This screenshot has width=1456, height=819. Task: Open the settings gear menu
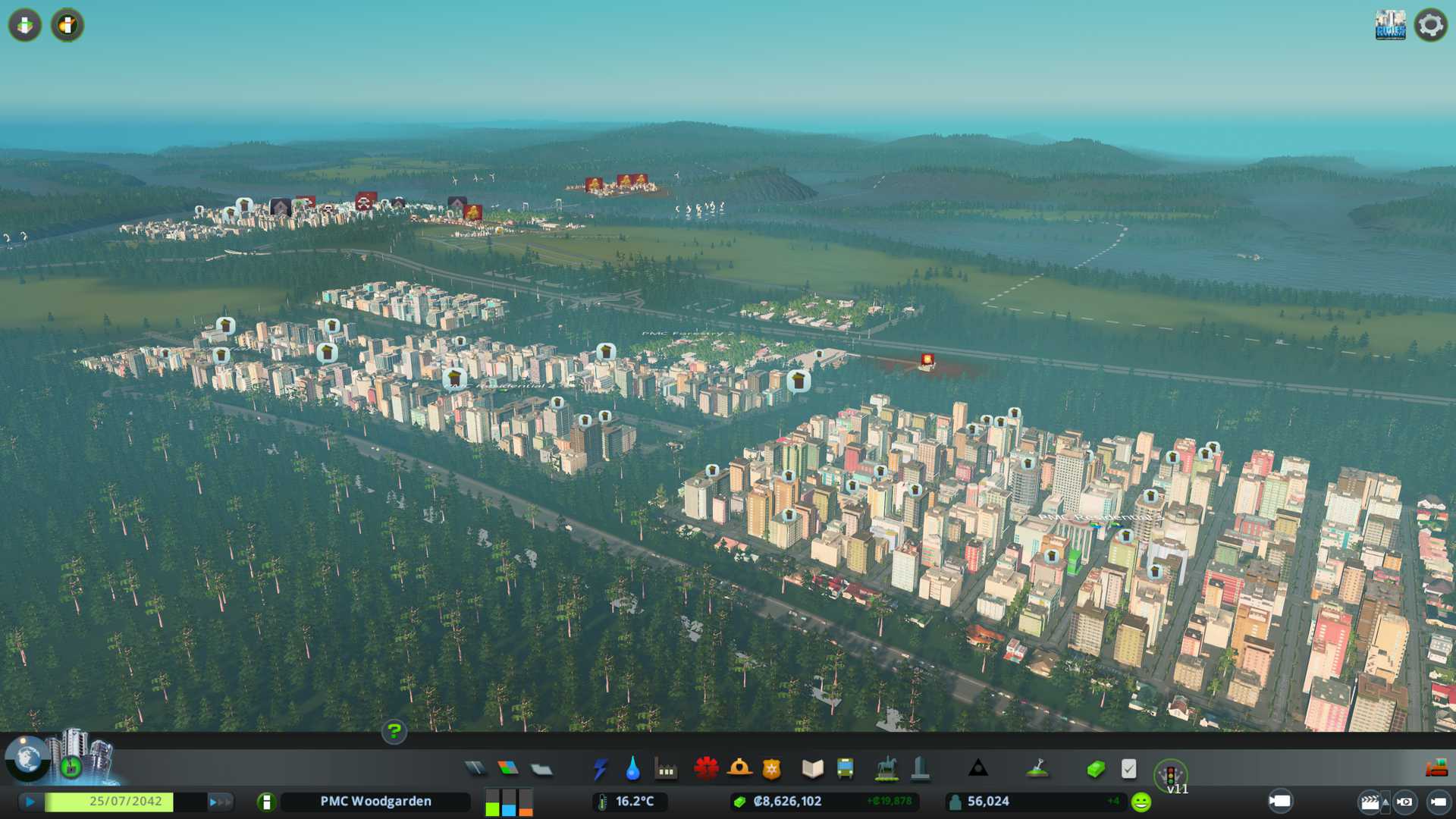1430,25
